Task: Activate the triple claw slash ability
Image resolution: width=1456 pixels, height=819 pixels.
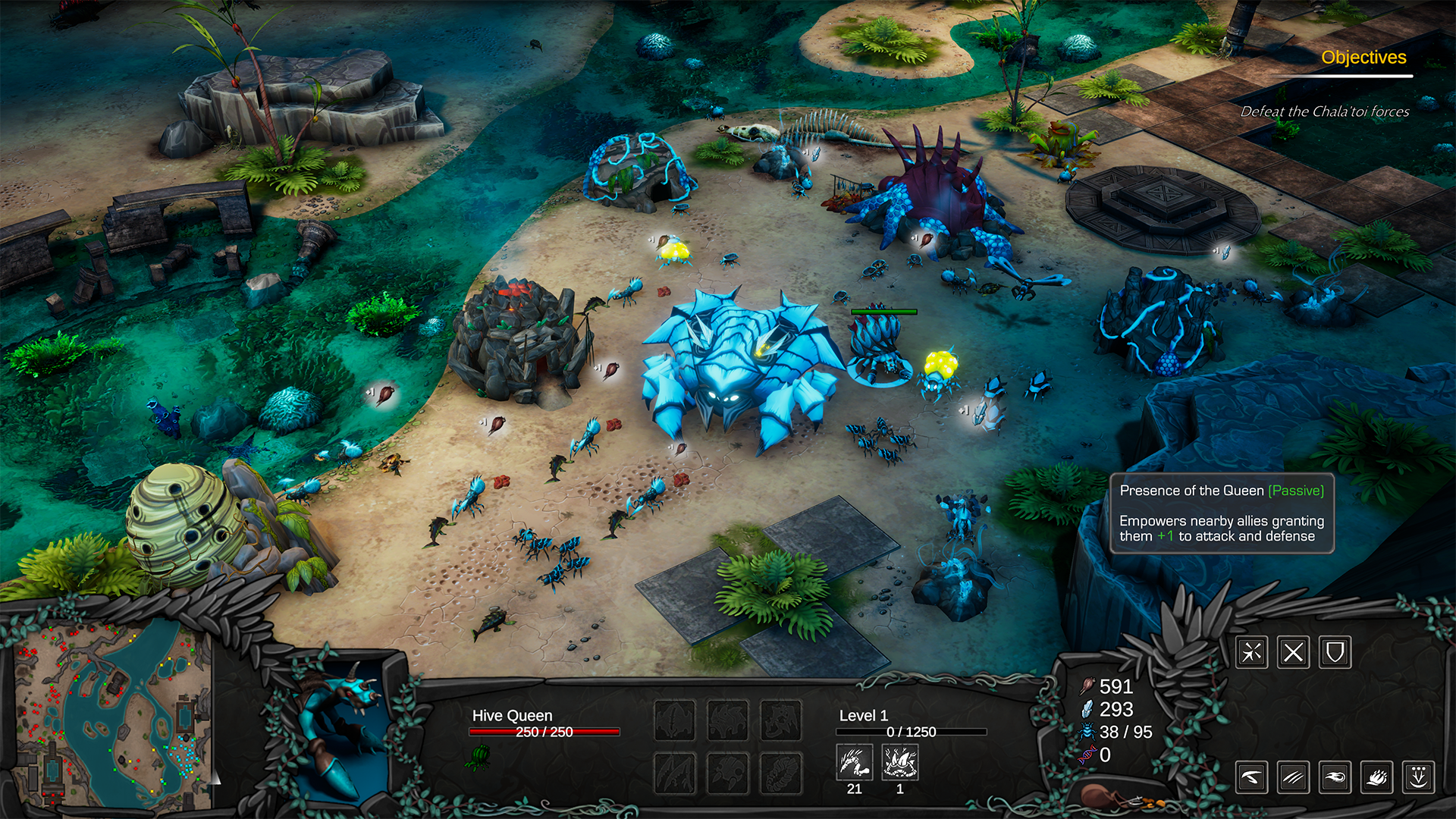Action: click(1294, 777)
